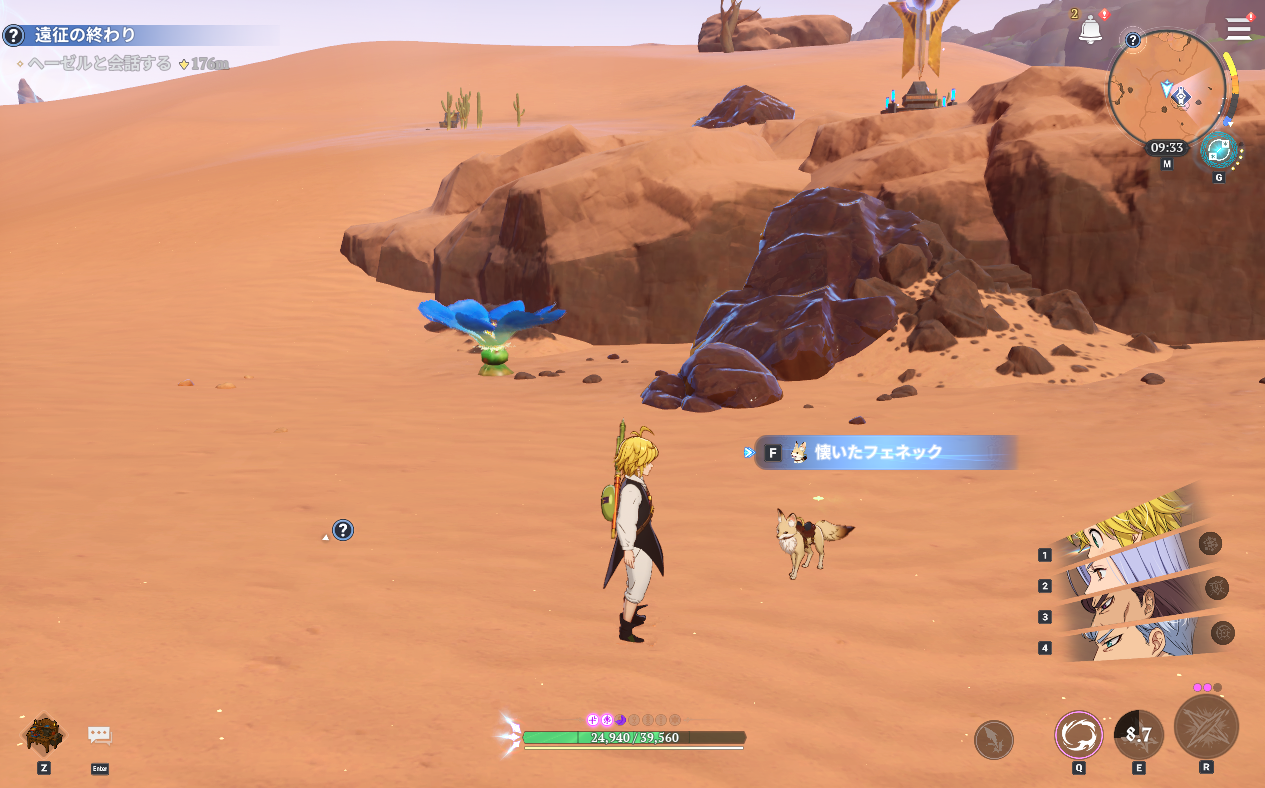Trigger the large crossed-blades ultimate skill
Screen dimensions: 1265x788
click(1206, 727)
